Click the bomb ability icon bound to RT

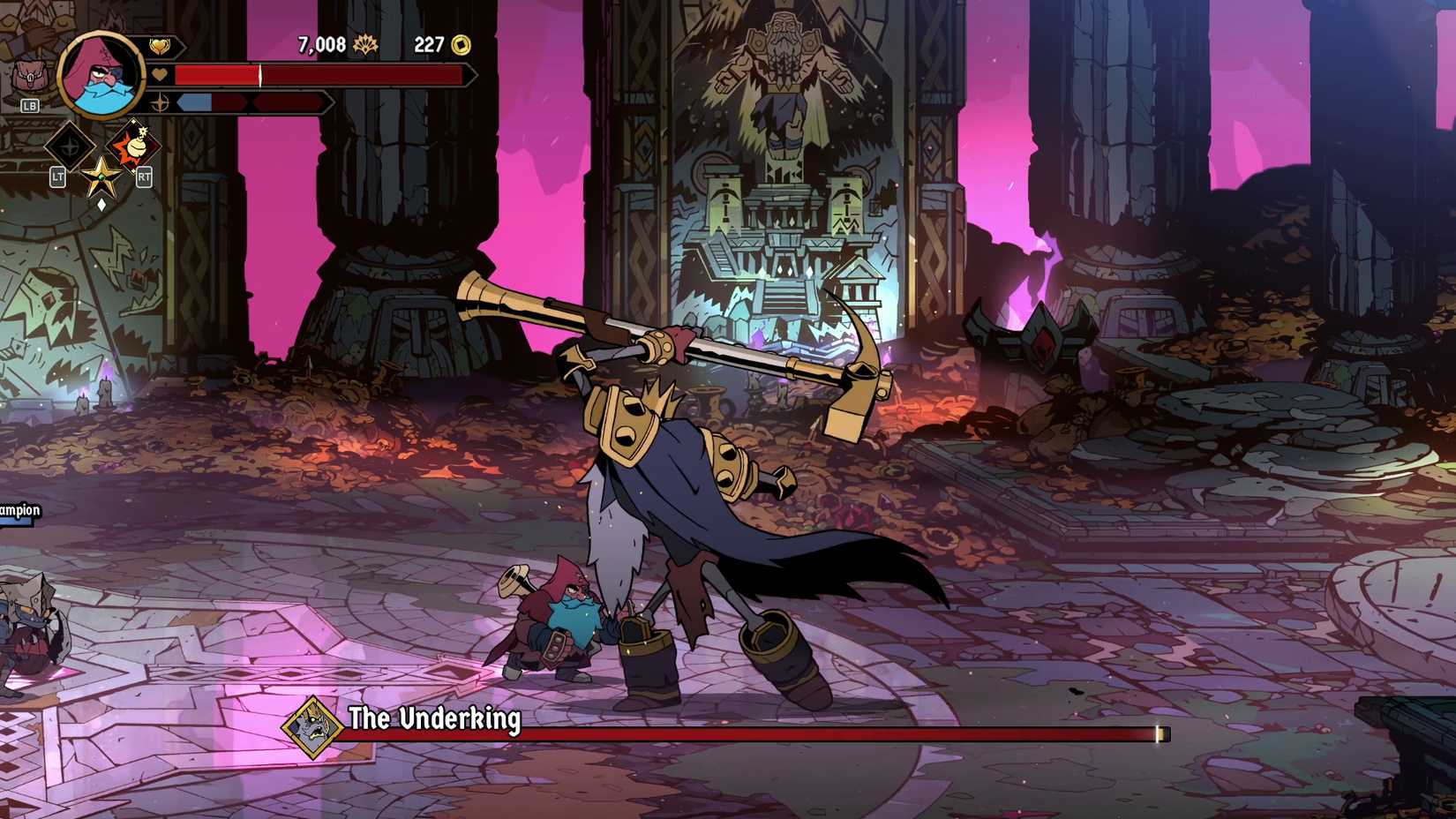[135, 145]
